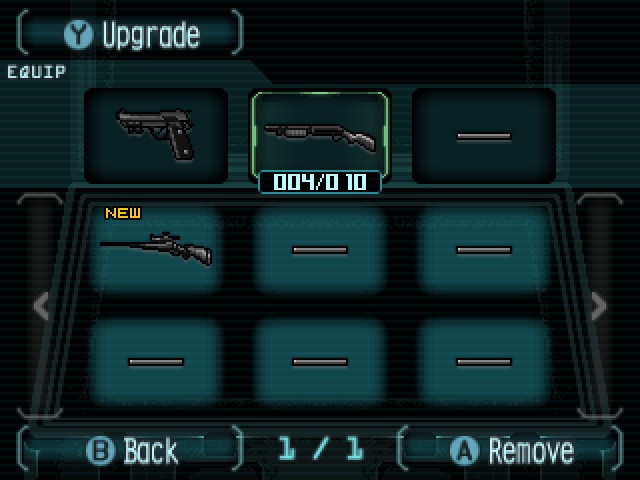The image size is (640, 480).
Task: Go to the next inventory page
Action: (598, 306)
